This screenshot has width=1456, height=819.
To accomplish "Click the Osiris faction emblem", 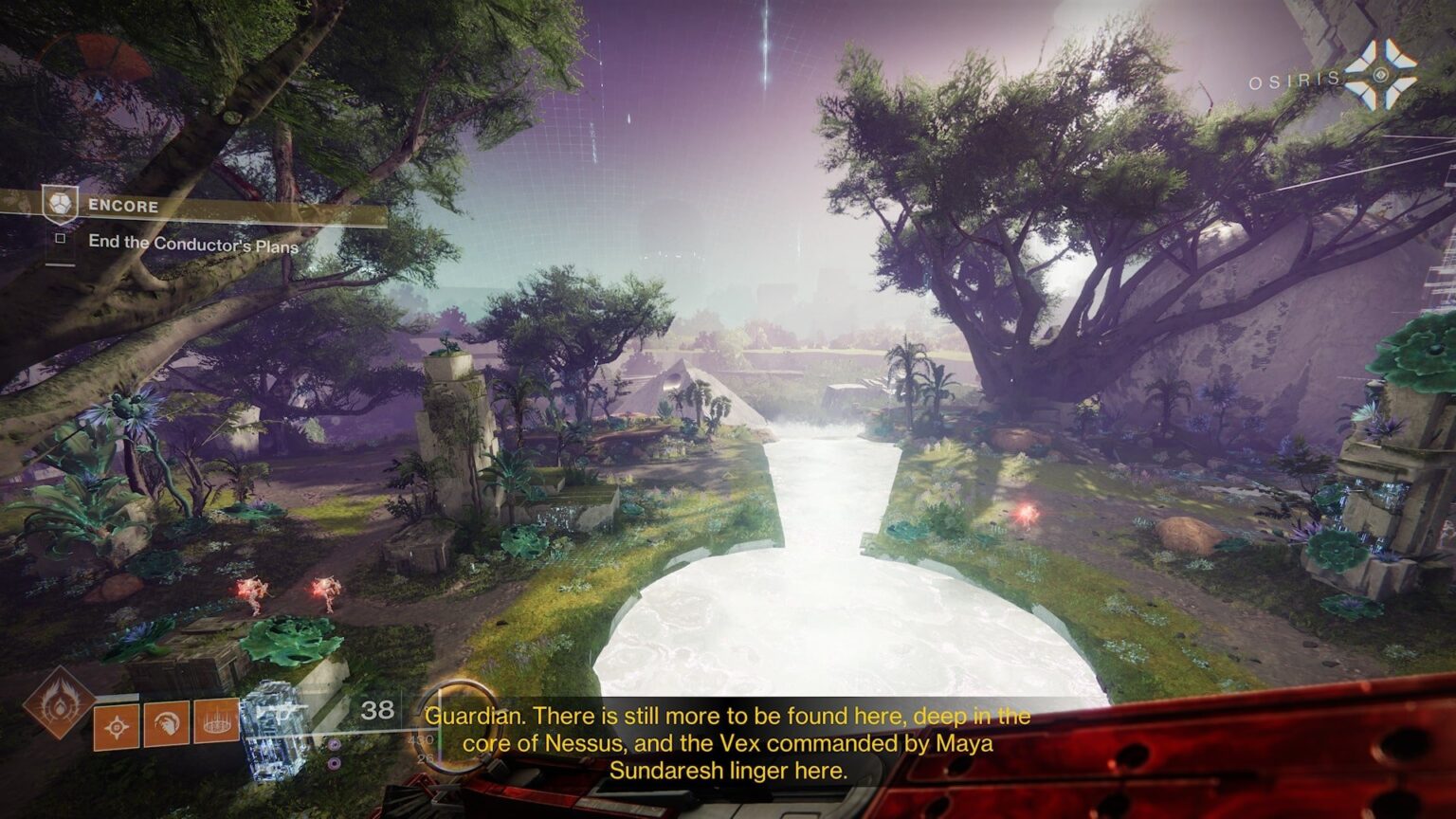I will pos(1378,75).
